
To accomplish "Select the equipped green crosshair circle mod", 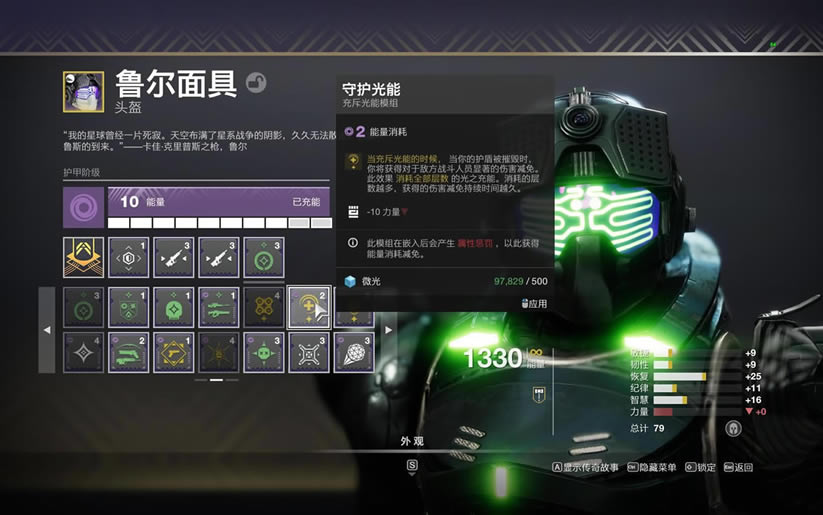I will click(264, 257).
